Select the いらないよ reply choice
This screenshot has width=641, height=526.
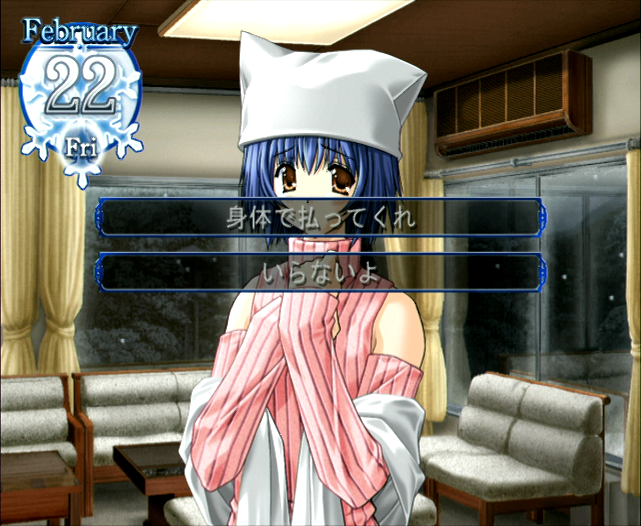321,272
